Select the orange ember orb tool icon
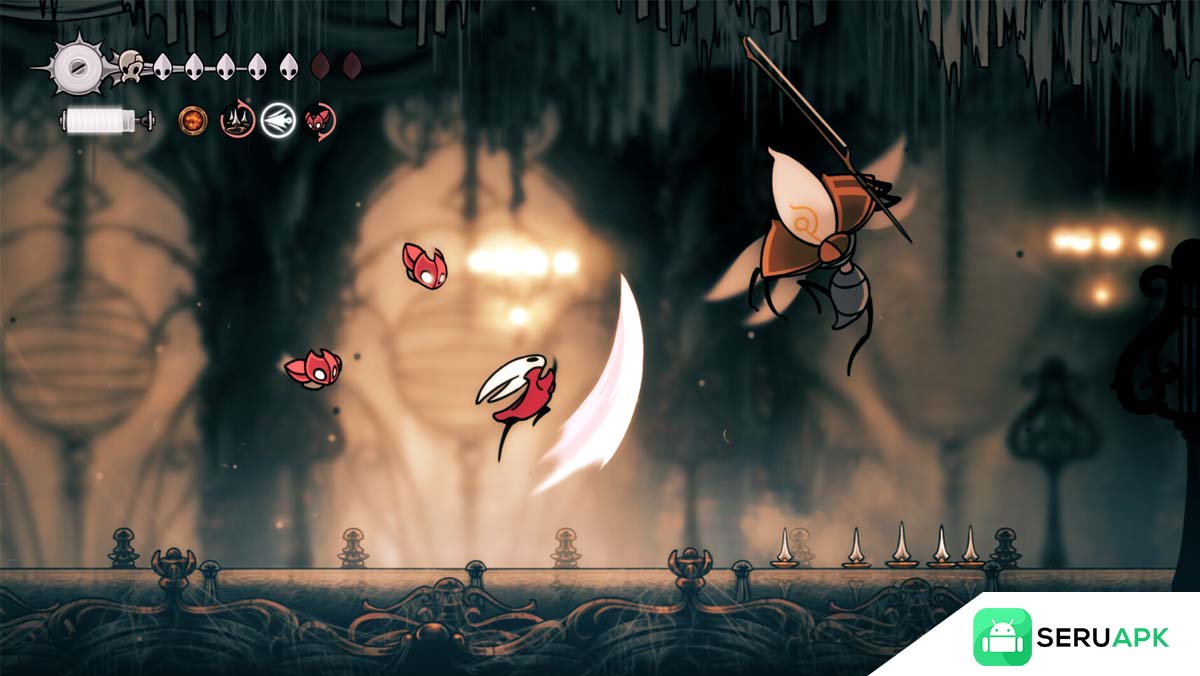Viewport: 1200px width, 676px height. pyautogui.click(x=192, y=120)
